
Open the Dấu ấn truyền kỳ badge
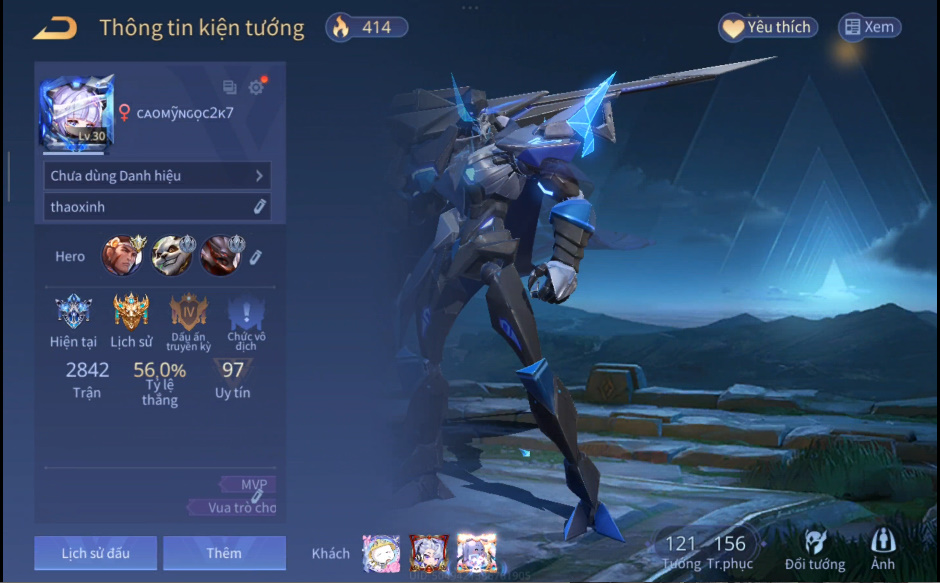tap(188, 315)
